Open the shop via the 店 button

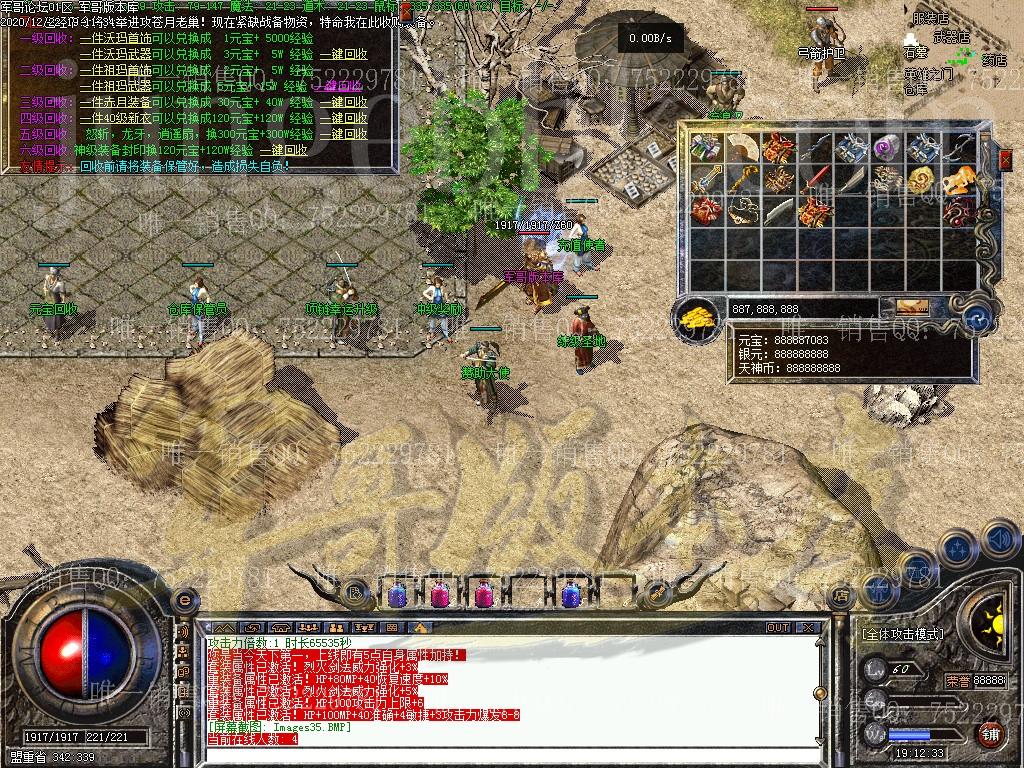click(x=840, y=595)
